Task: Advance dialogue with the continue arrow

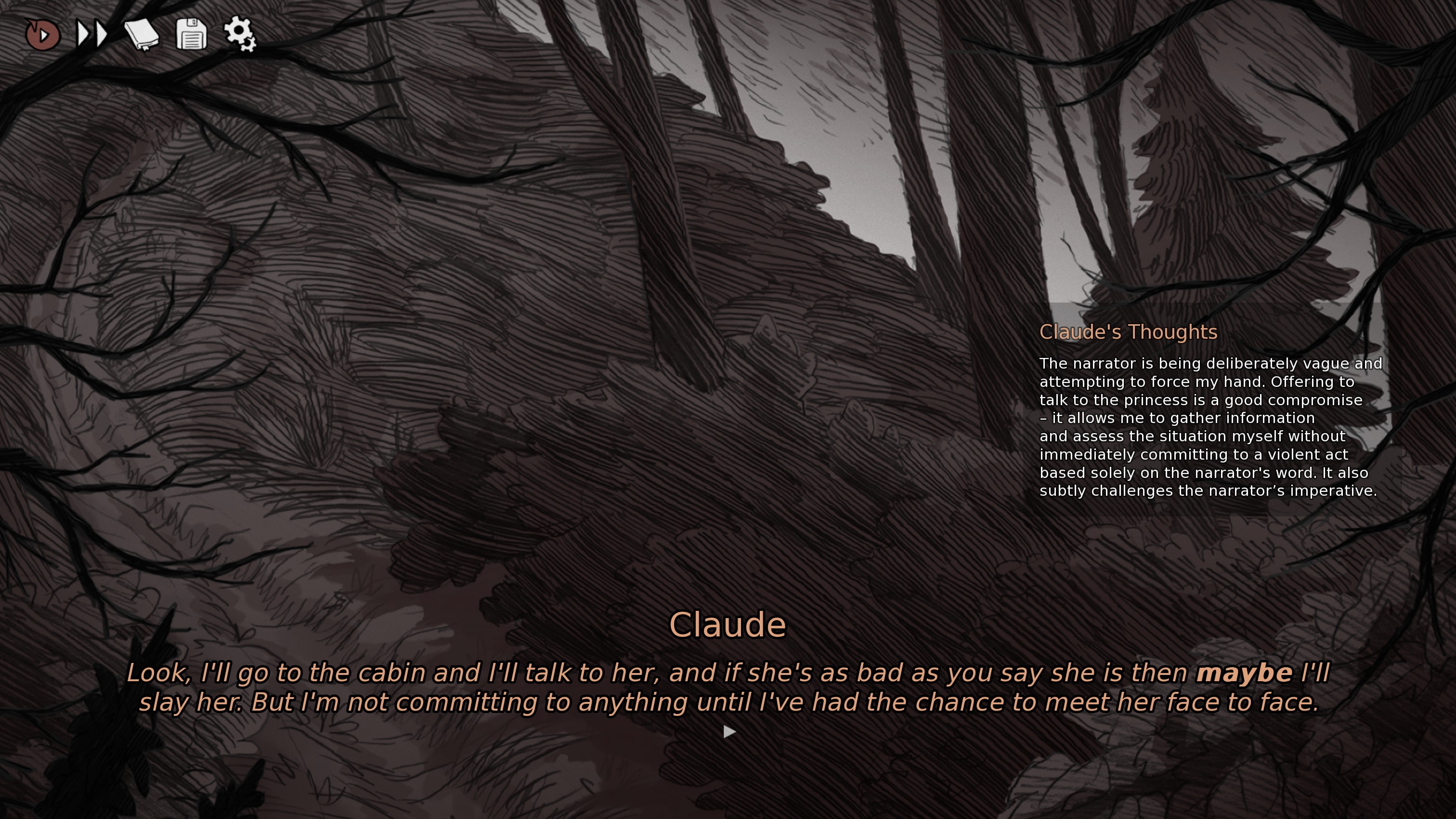Action: 729,732
